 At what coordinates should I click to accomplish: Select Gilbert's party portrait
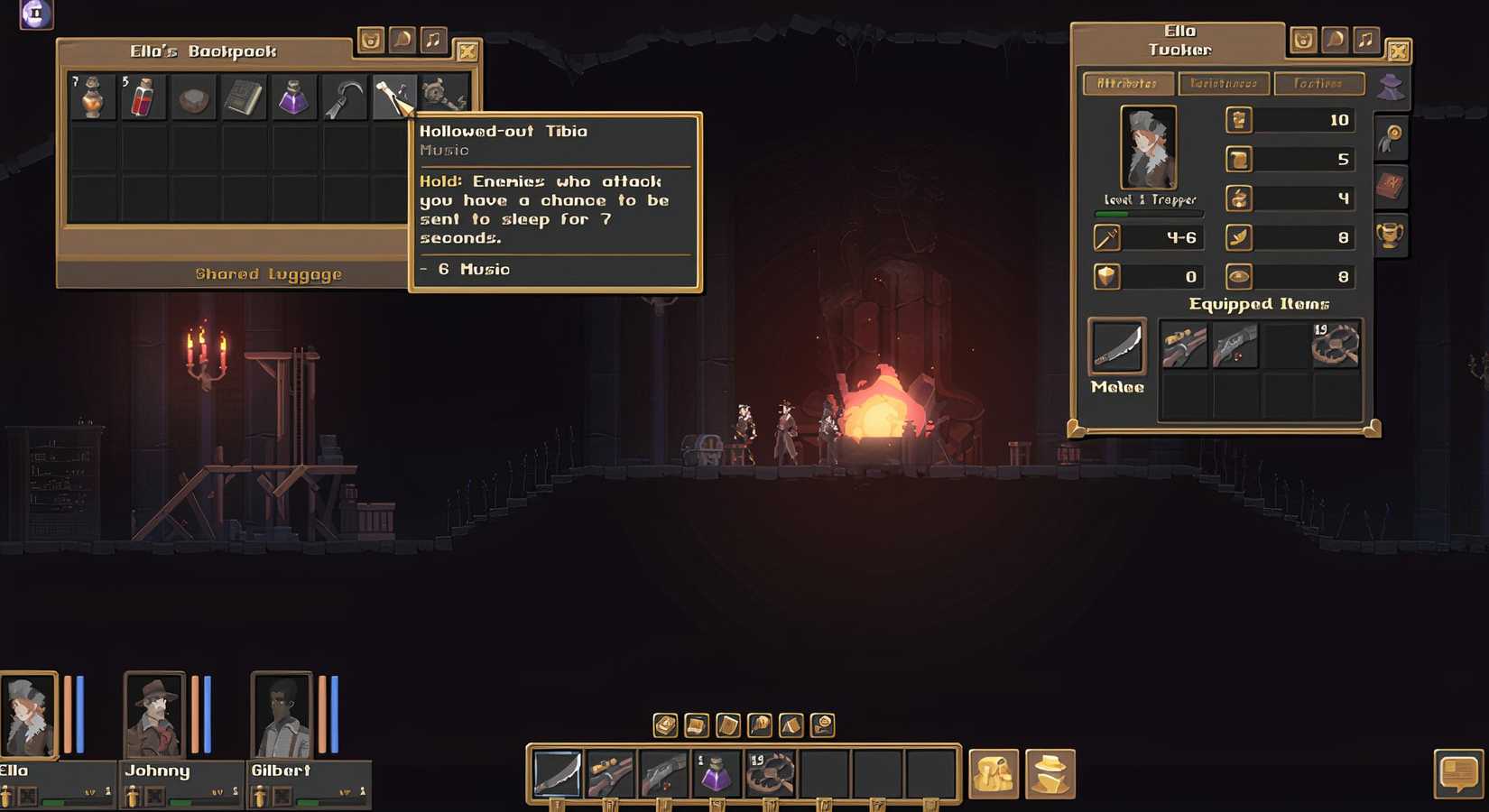point(281,715)
